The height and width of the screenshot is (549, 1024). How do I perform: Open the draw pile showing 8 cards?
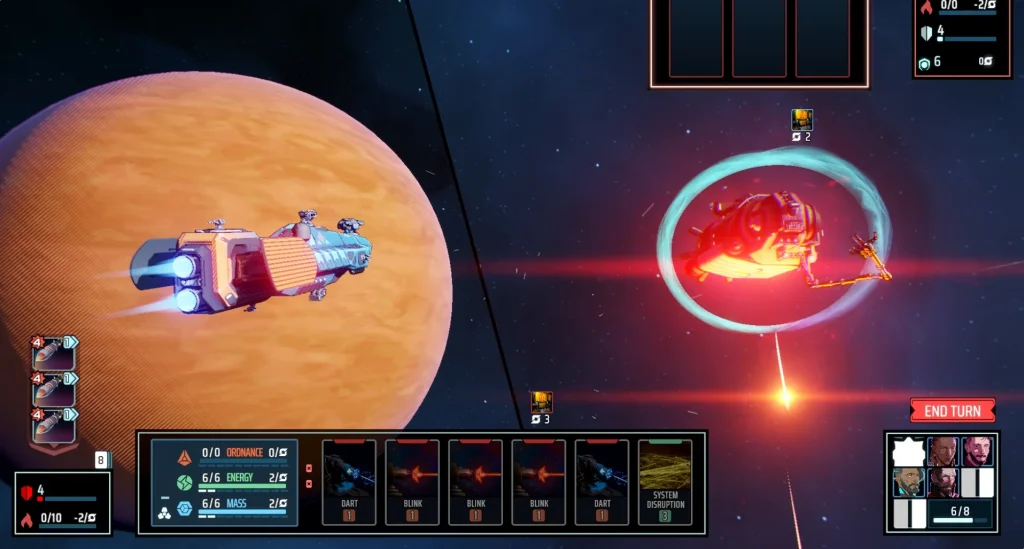pyautogui.click(x=101, y=461)
